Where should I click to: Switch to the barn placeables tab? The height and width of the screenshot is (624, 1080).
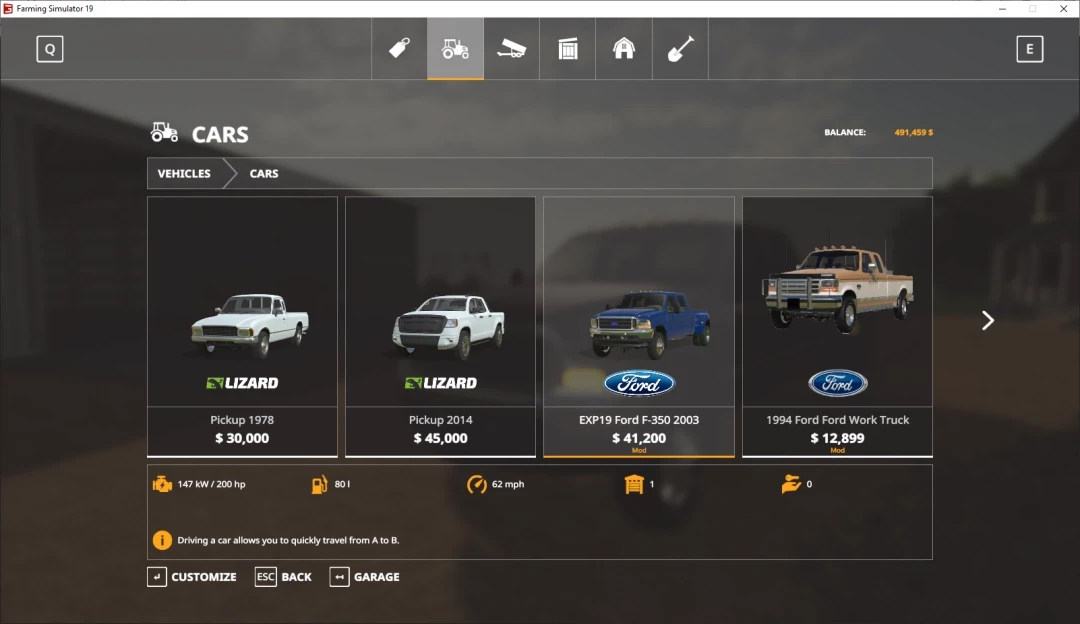[x=624, y=48]
